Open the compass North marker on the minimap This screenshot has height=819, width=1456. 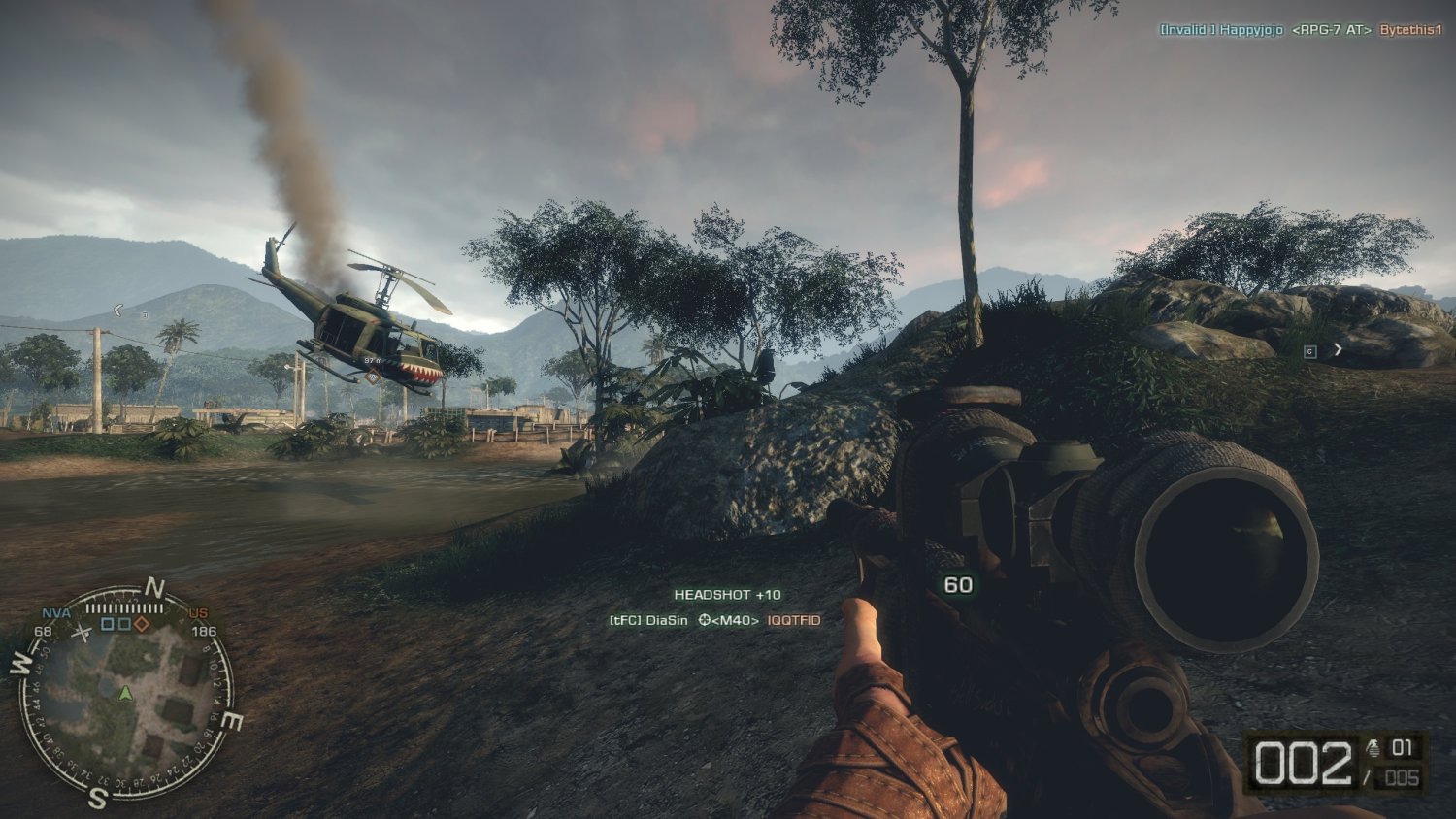(x=156, y=586)
